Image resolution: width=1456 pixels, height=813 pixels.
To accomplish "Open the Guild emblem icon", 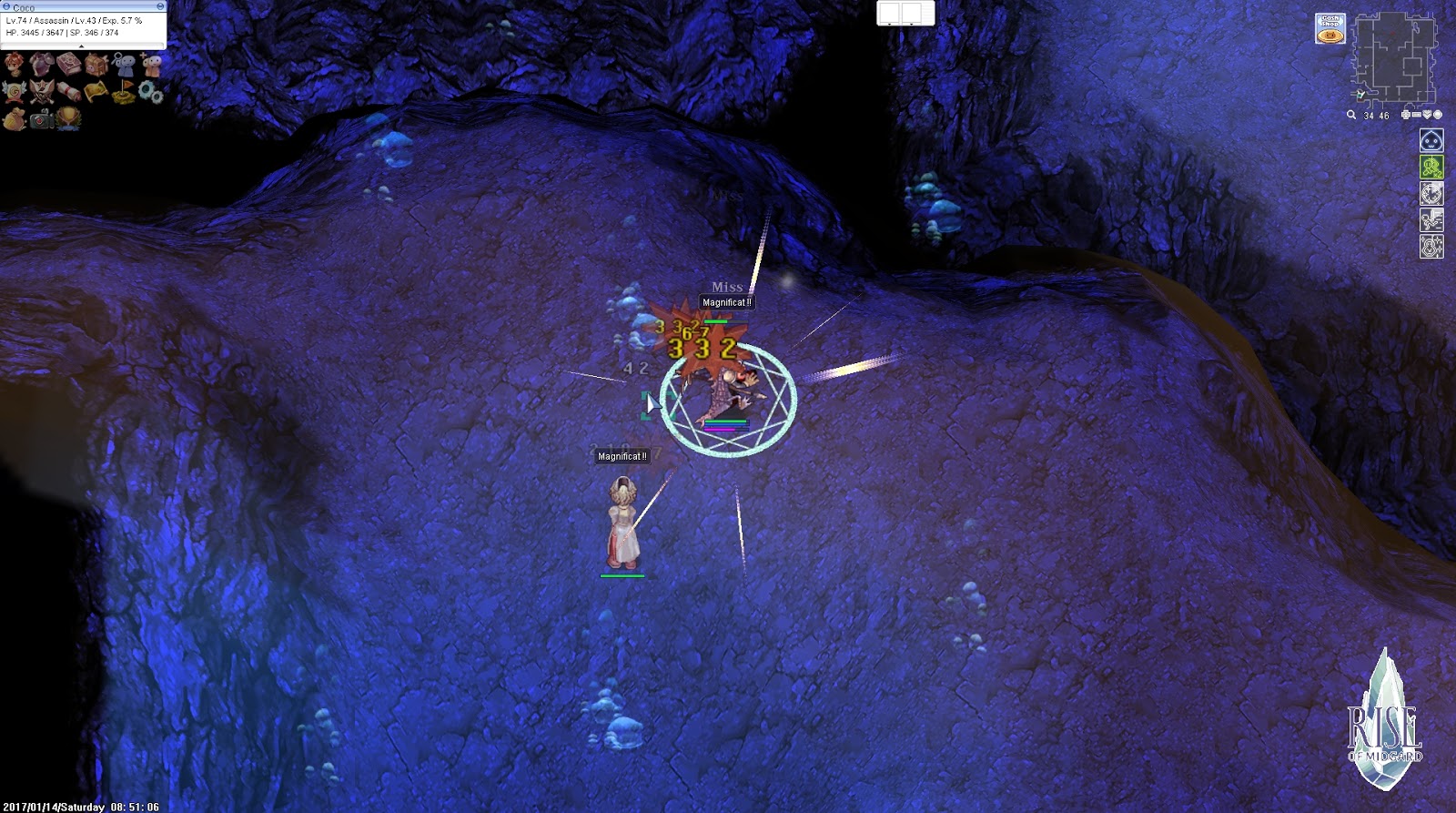I will pos(13,91).
